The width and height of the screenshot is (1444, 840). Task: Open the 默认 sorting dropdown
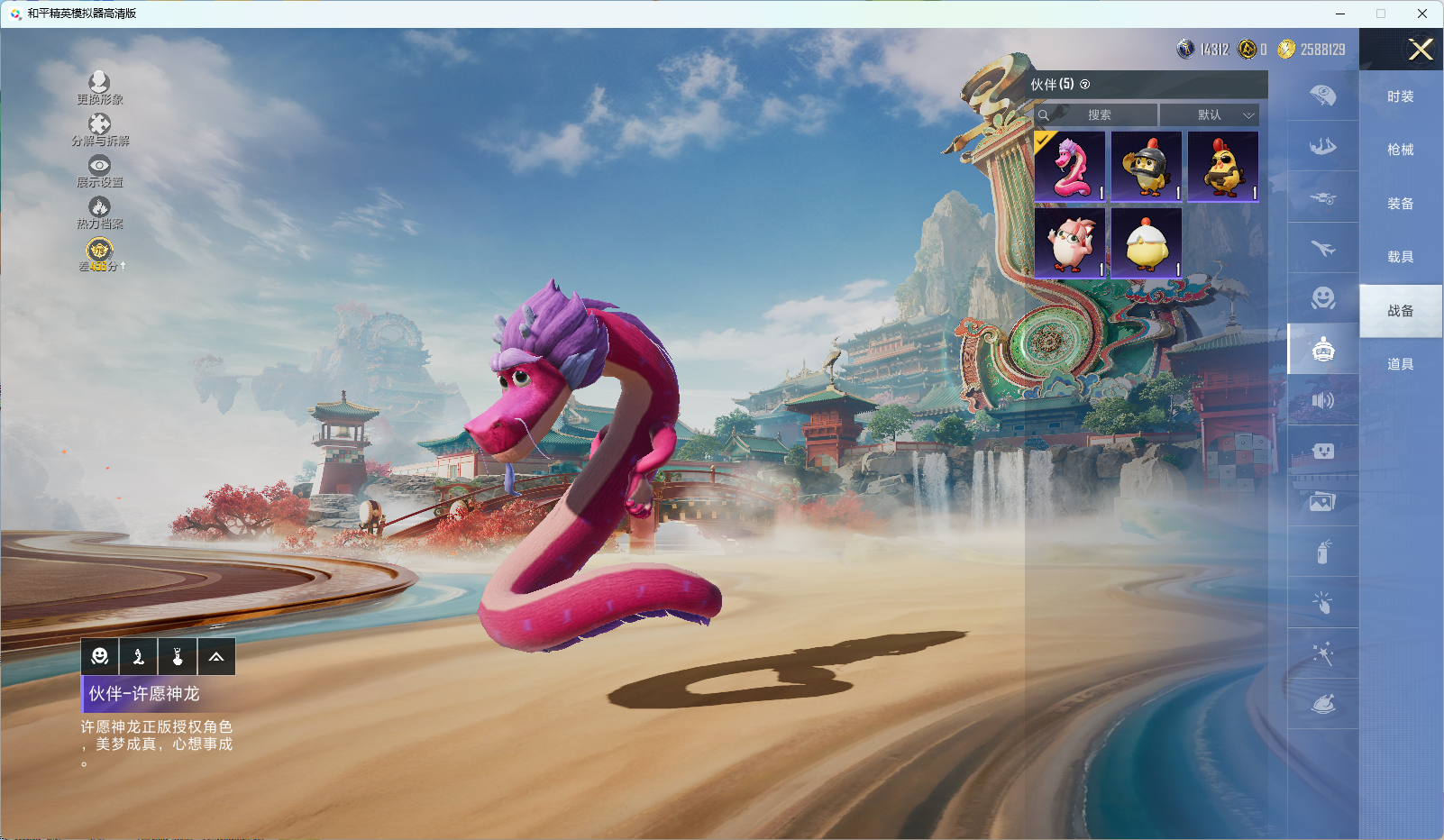click(1209, 115)
